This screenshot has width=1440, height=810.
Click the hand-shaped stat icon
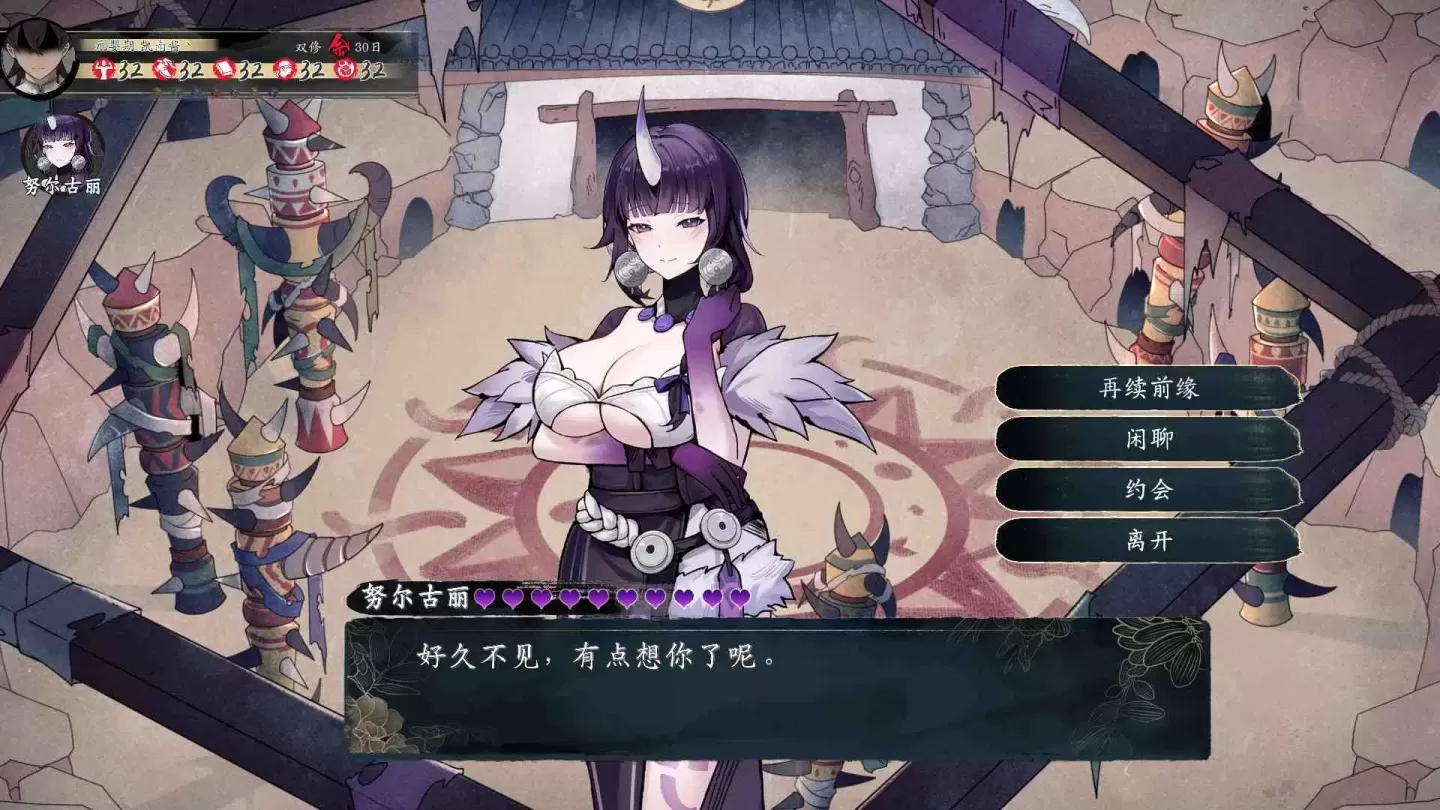click(166, 70)
